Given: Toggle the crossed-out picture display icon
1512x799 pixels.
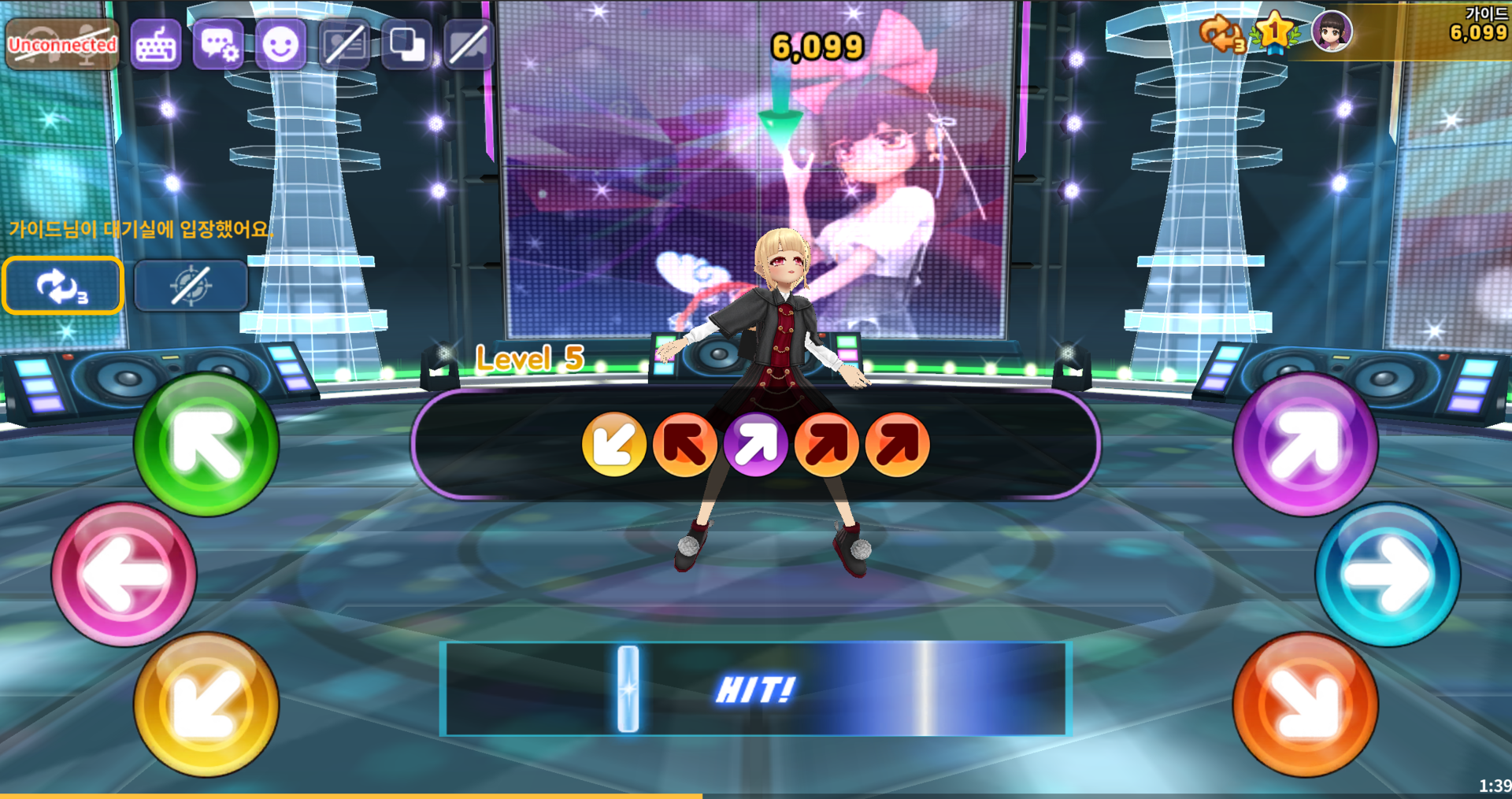Looking at the screenshot, I should [344, 45].
